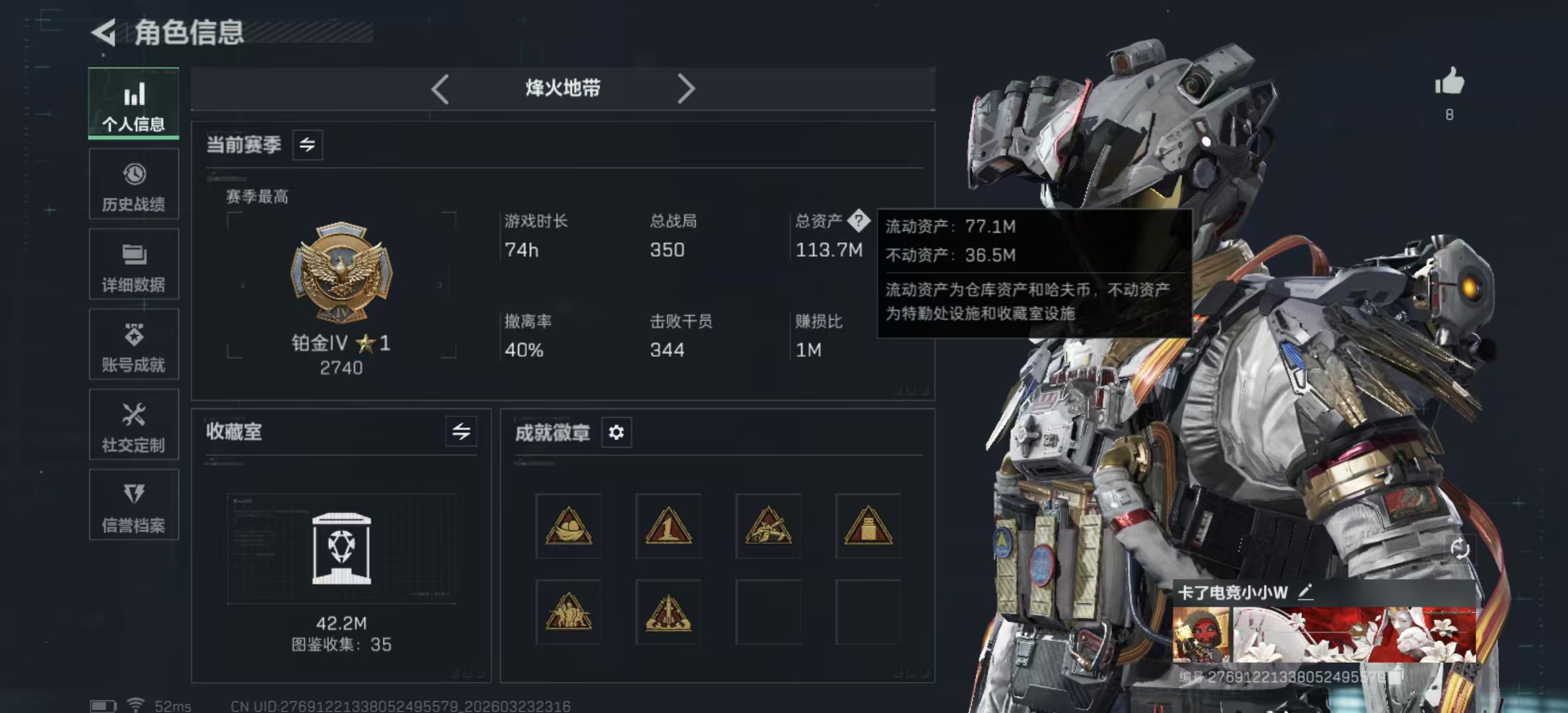The width and height of the screenshot is (1568, 713).
Task: Open the 历史战绩 tab
Action: pyautogui.click(x=134, y=184)
